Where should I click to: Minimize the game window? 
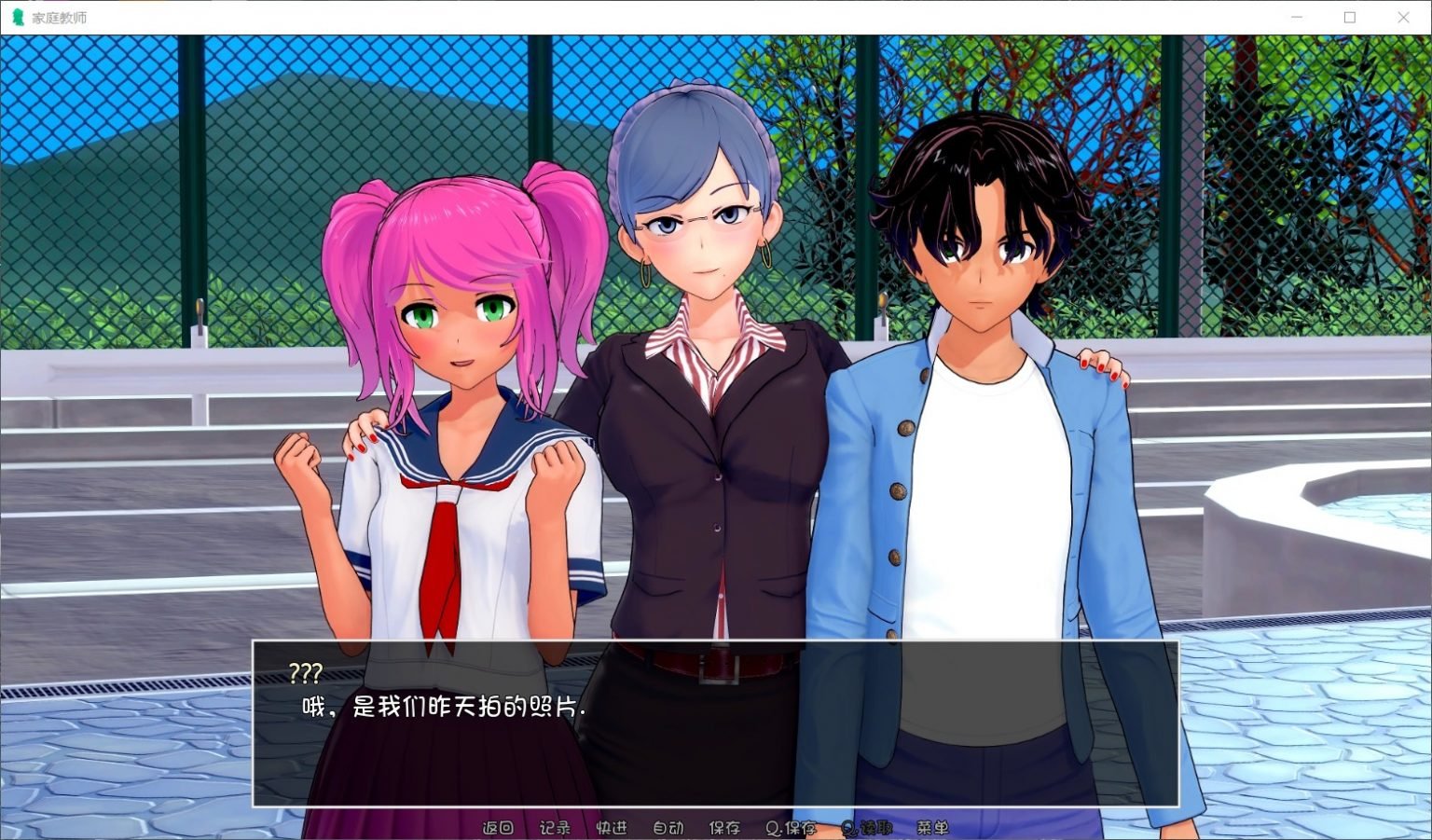click(1296, 16)
